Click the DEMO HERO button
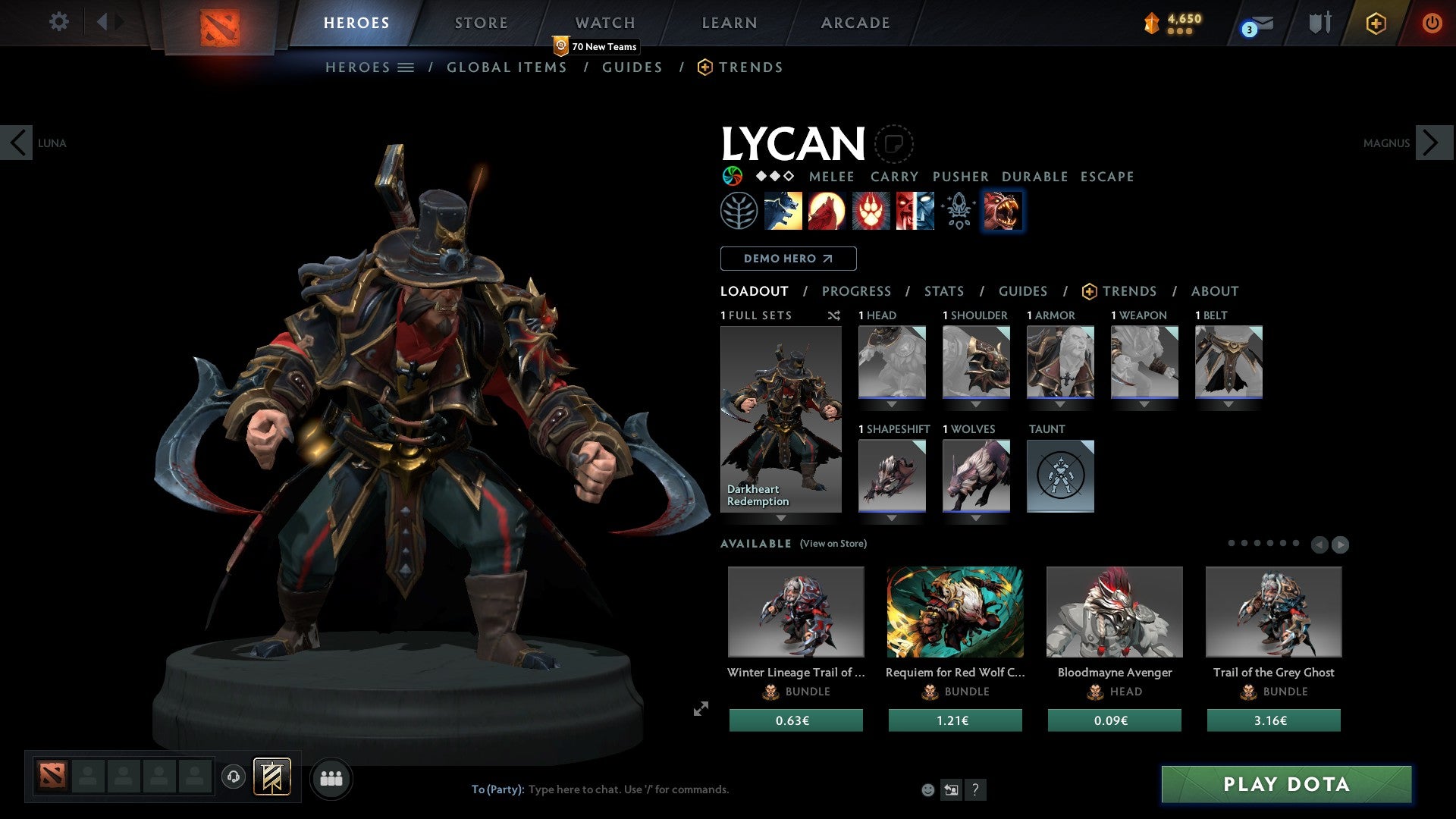This screenshot has width=1456, height=819. [788, 258]
